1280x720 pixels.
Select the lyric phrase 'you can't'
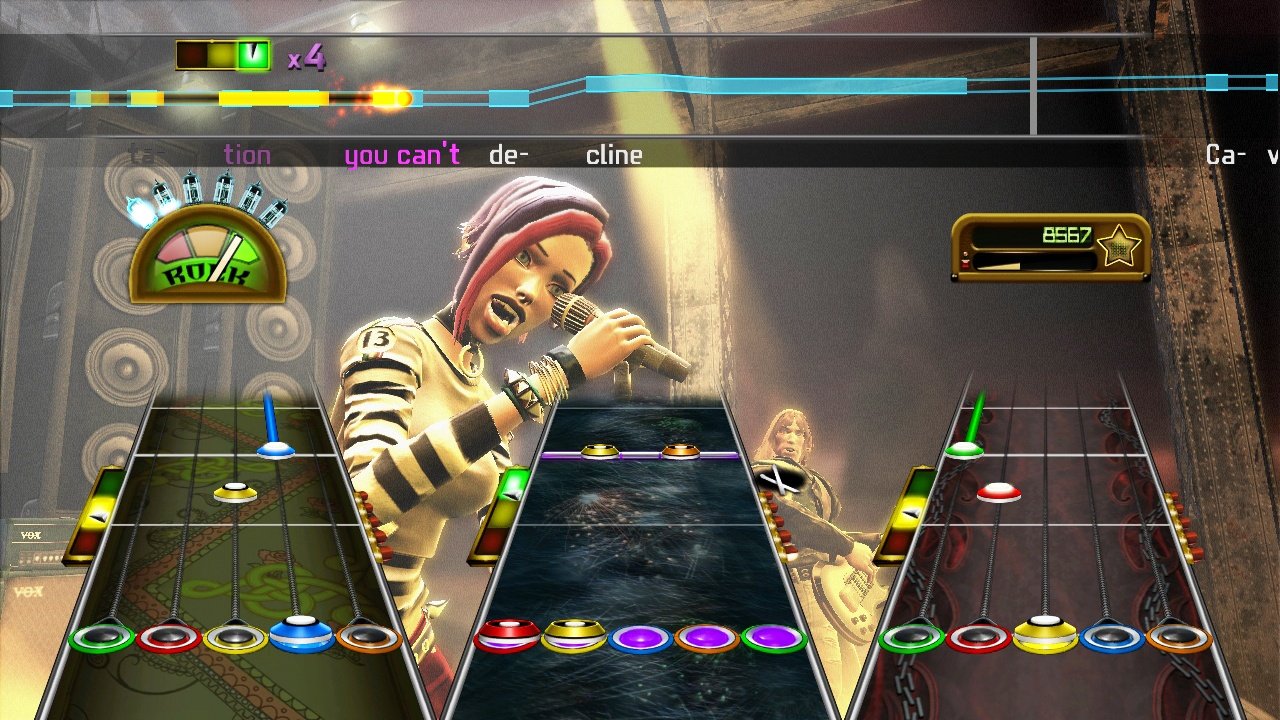tap(403, 155)
